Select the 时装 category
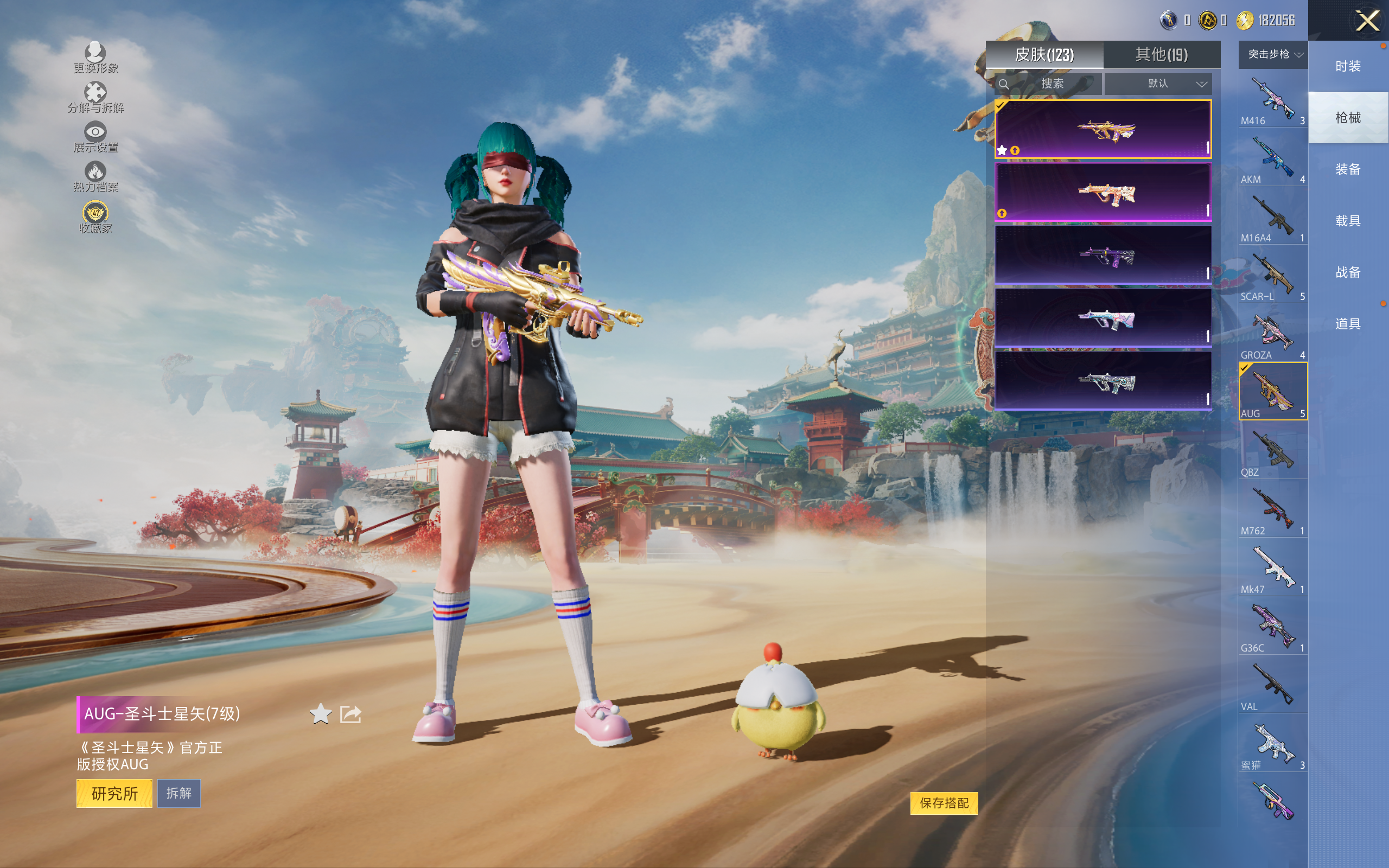 (1347, 66)
